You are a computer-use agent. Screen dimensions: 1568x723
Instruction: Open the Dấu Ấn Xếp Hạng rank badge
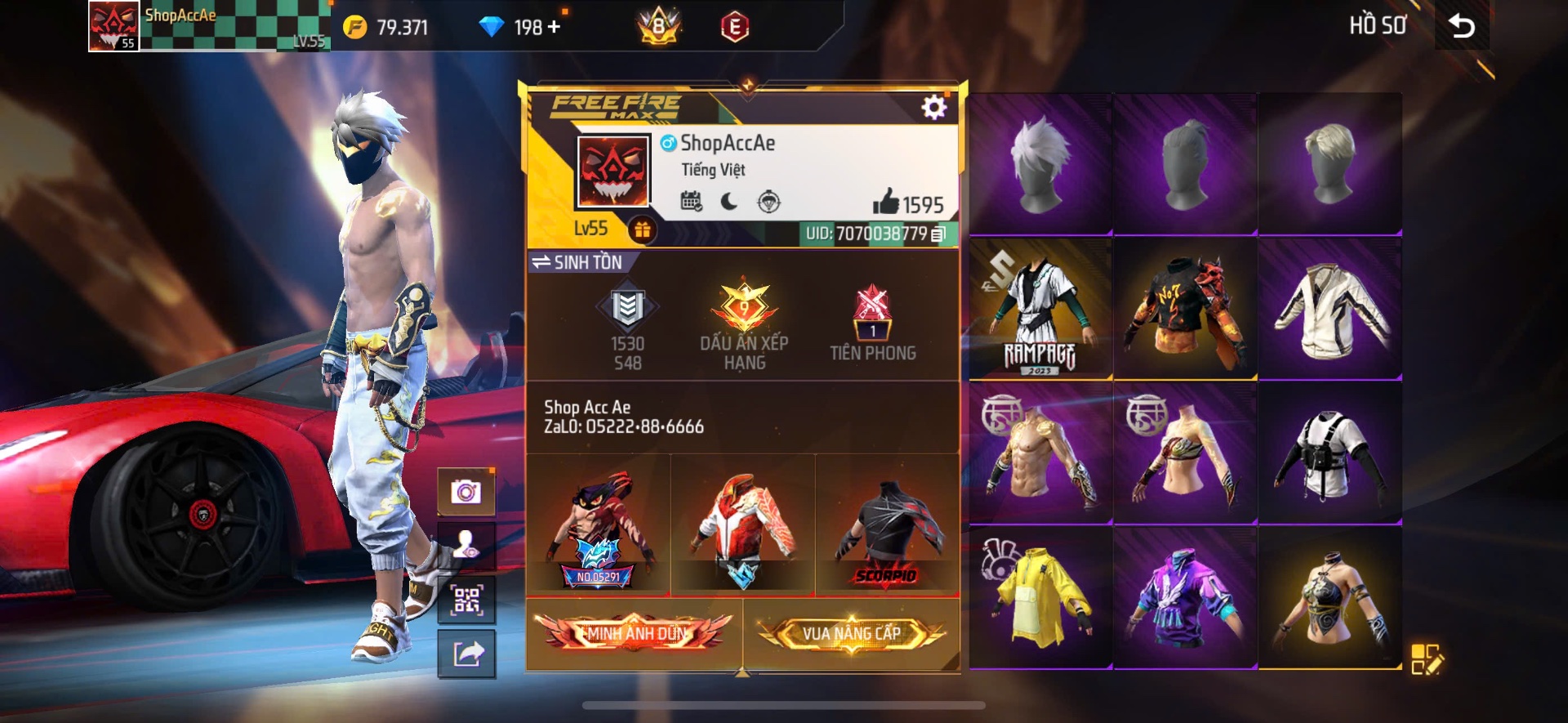[744, 324]
